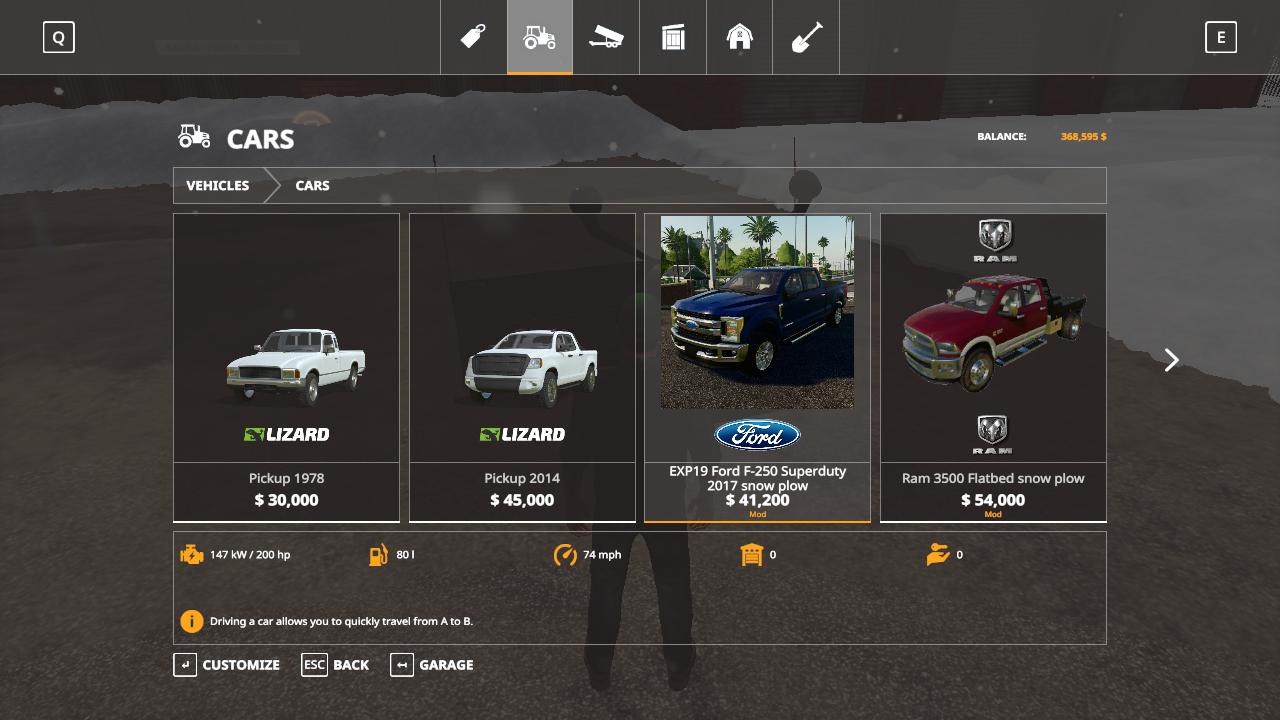Open the price tag shop tab
Image resolution: width=1280 pixels, height=720 pixels.
click(x=473, y=37)
